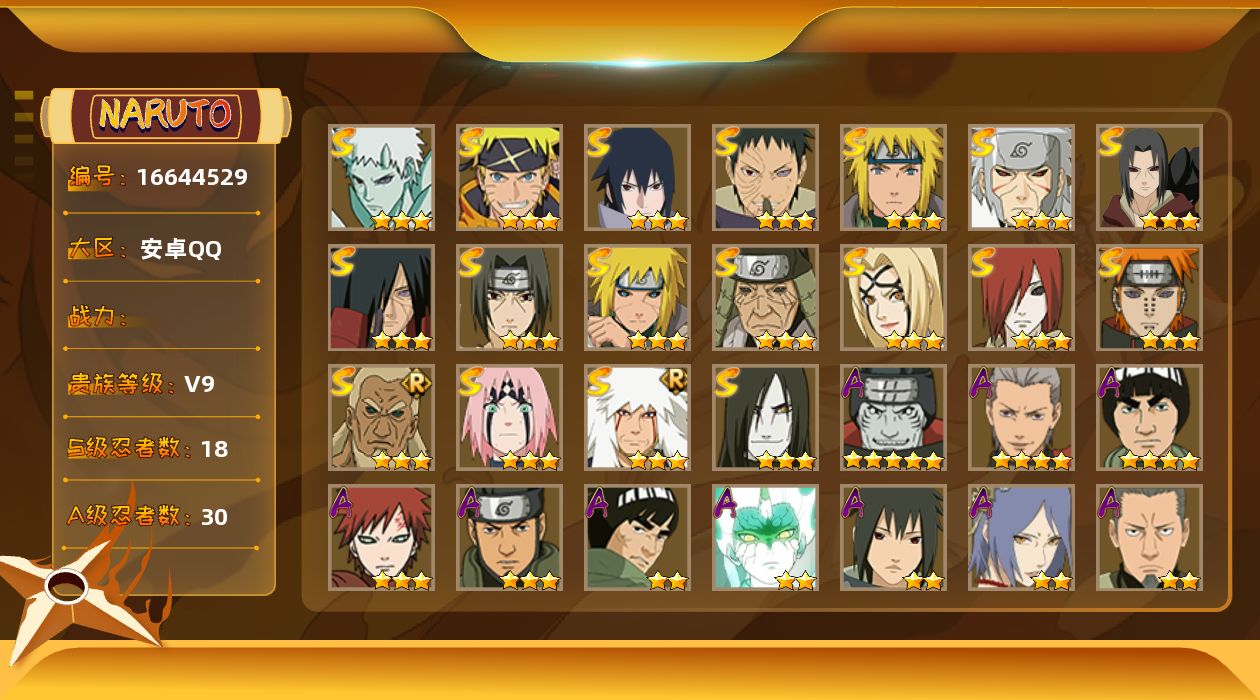Select the Orochimaru ninja tile
Screen dimensions: 1260x700
pos(765,417)
